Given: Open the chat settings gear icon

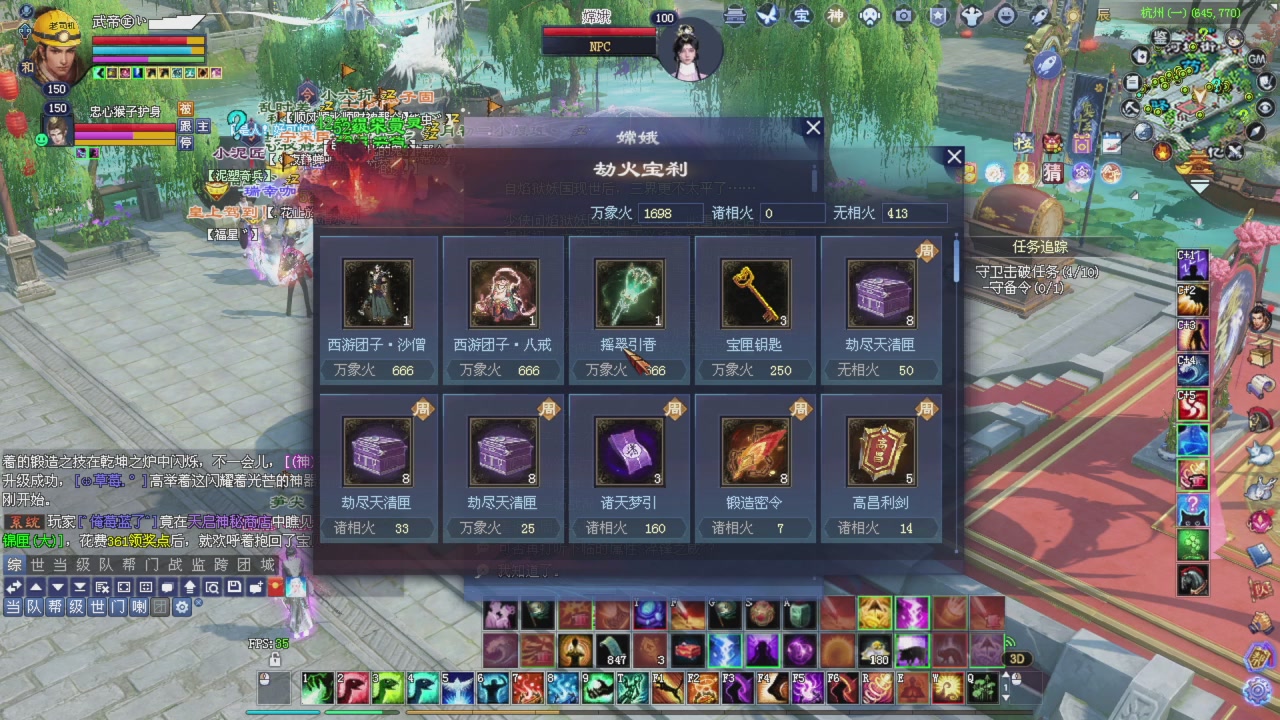Looking at the screenshot, I should point(183,606).
